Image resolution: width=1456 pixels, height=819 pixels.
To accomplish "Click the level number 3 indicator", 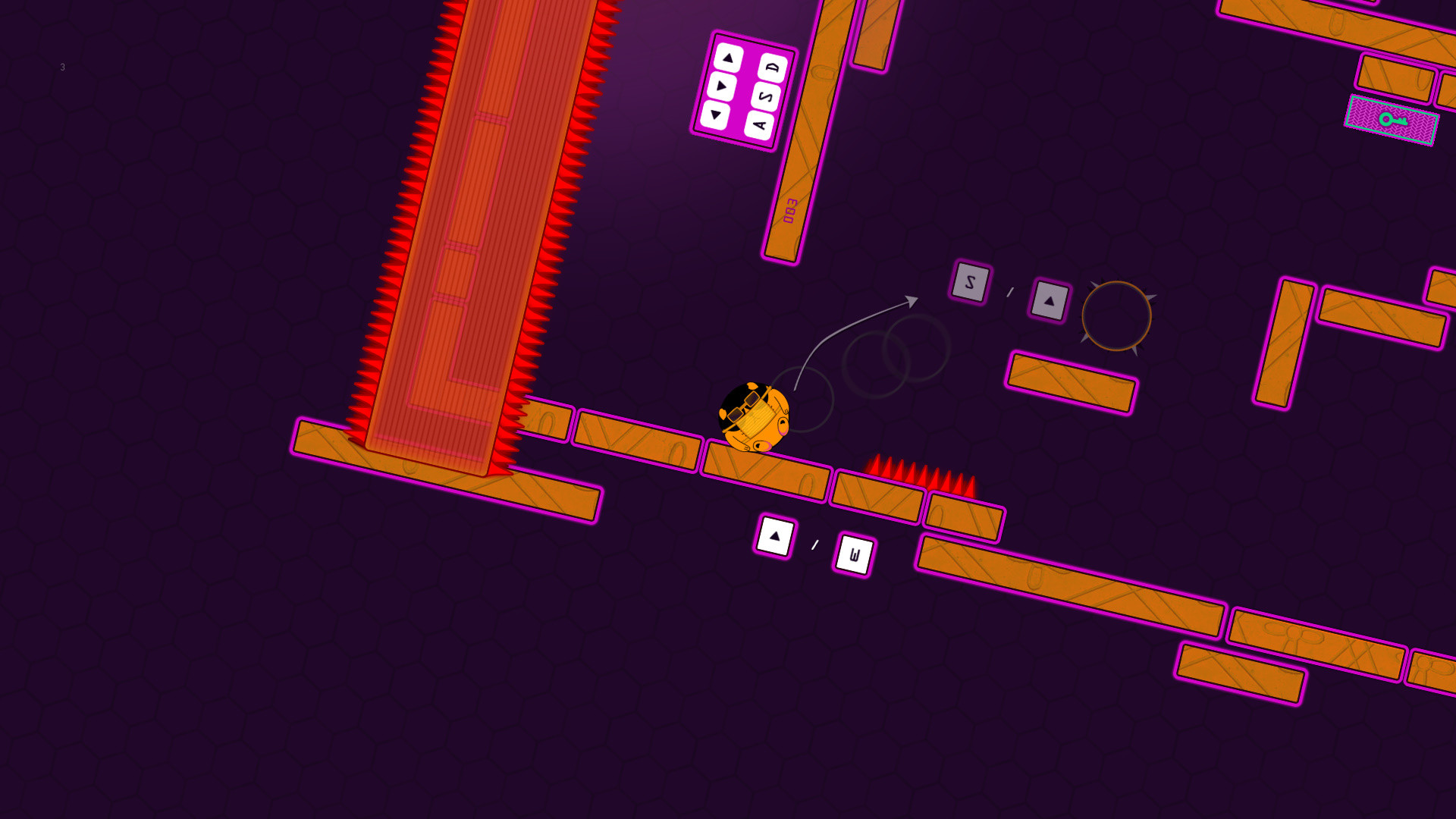I will (62, 67).
